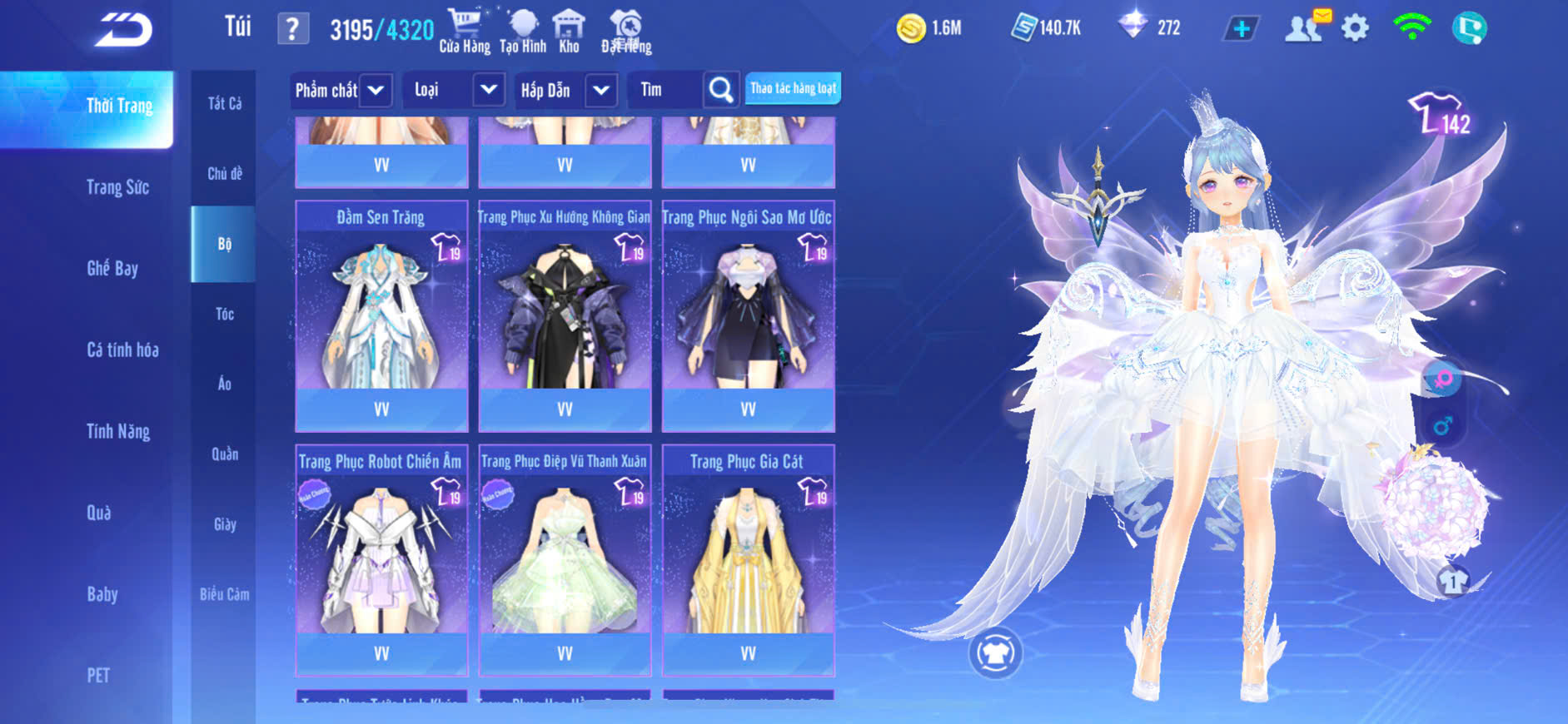
Task: Select the Giày shoes category
Action: (225, 524)
